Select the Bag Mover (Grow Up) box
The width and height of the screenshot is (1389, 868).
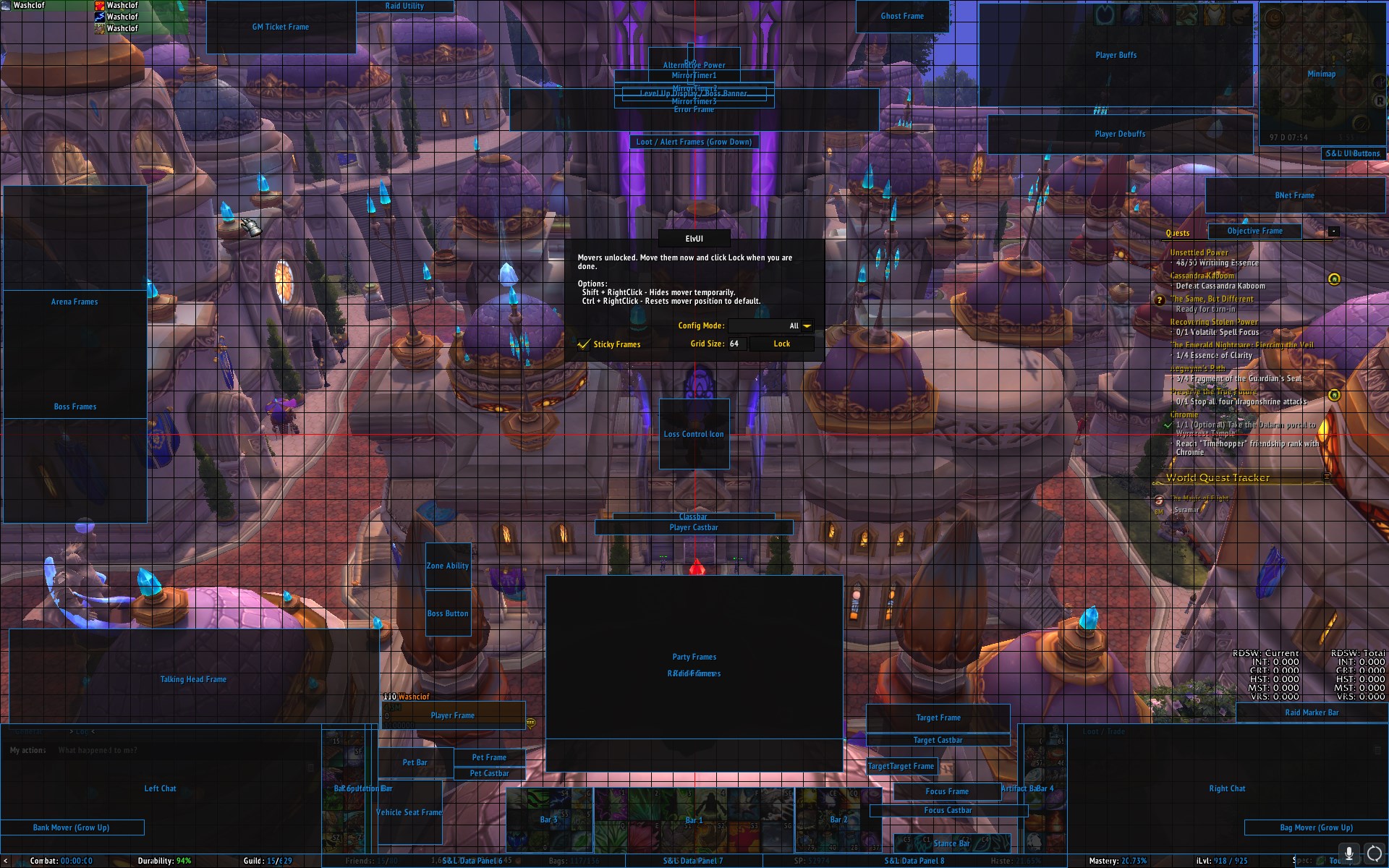[1316, 827]
